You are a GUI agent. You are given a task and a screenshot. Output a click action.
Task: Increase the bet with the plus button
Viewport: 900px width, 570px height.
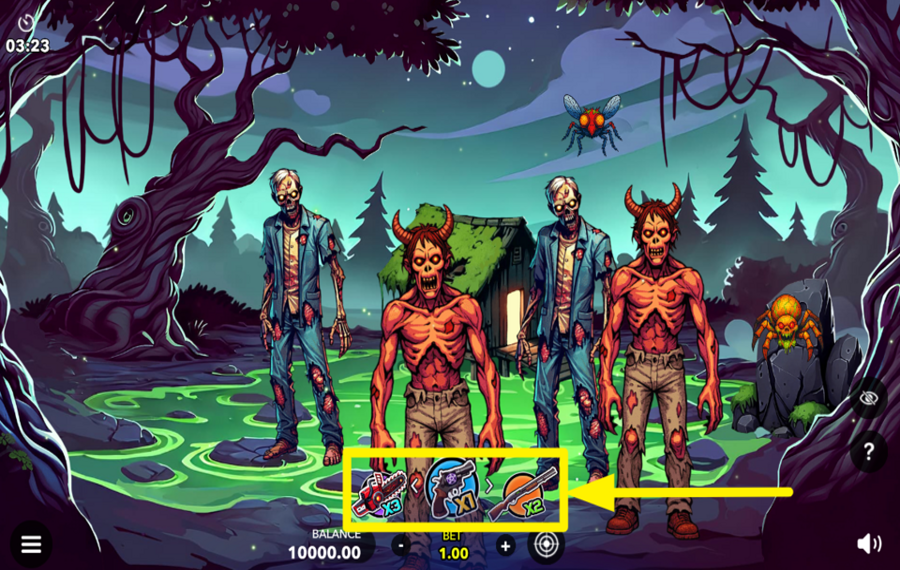(505, 545)
